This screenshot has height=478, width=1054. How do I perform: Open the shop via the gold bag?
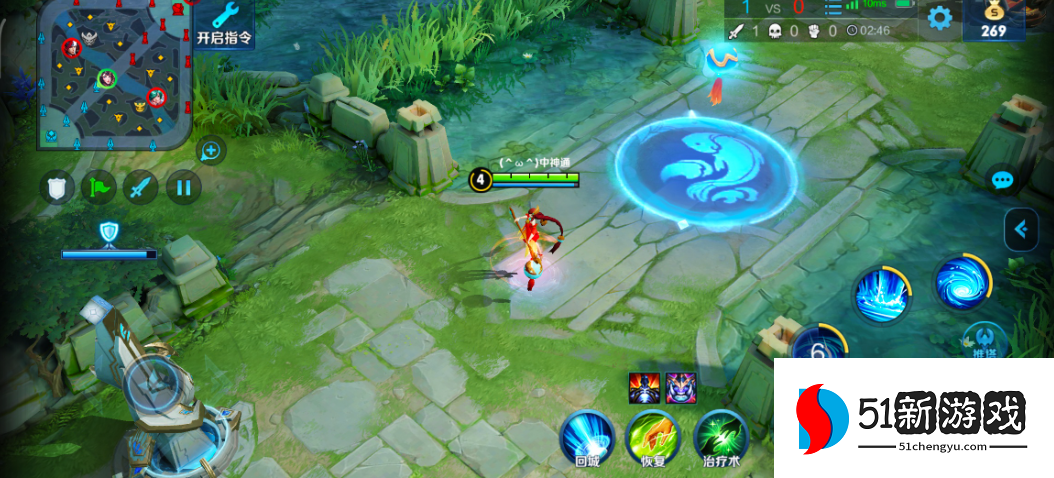pos(992,19)
